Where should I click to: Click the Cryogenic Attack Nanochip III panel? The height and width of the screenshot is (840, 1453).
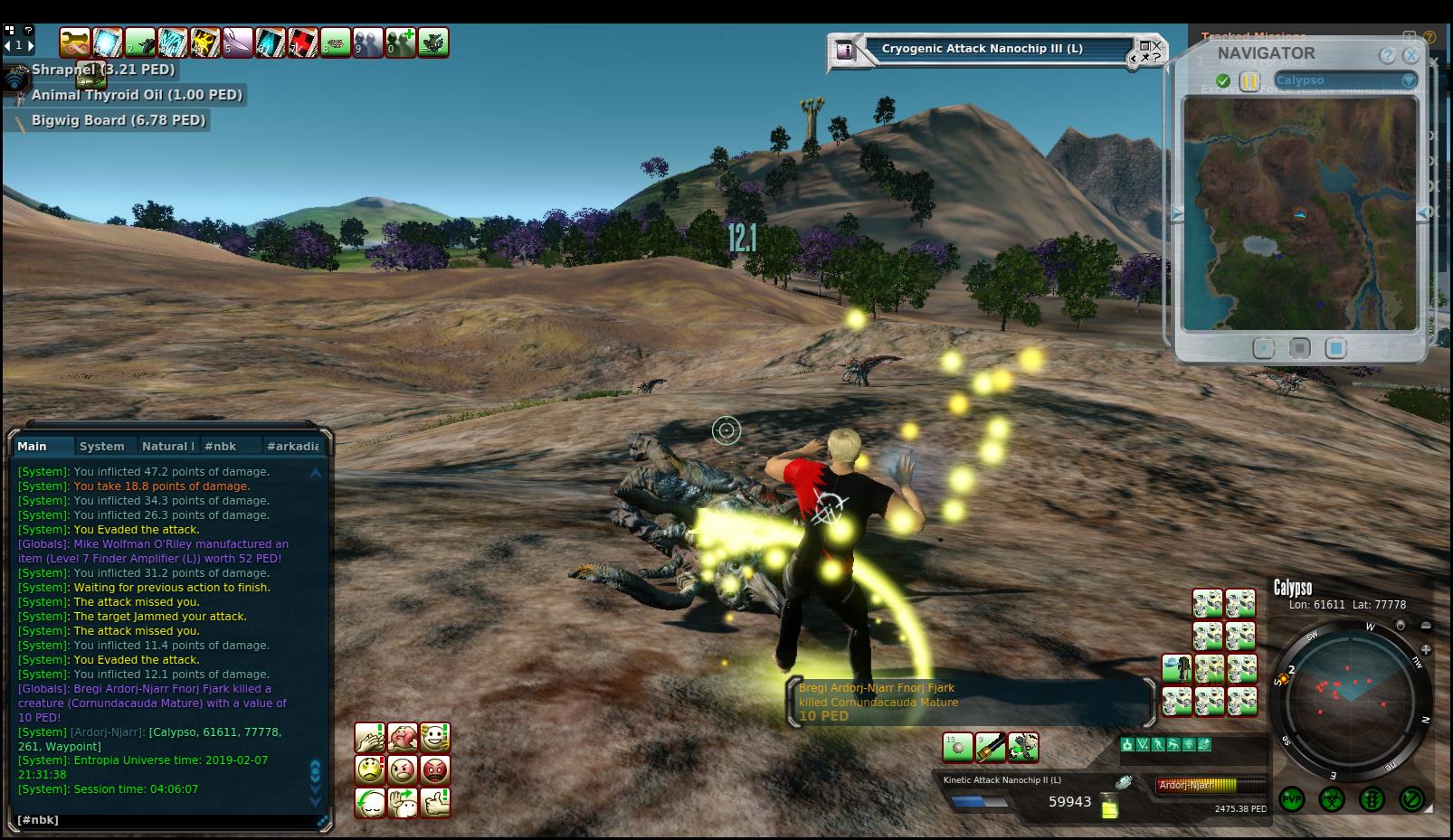pos(982,49)
